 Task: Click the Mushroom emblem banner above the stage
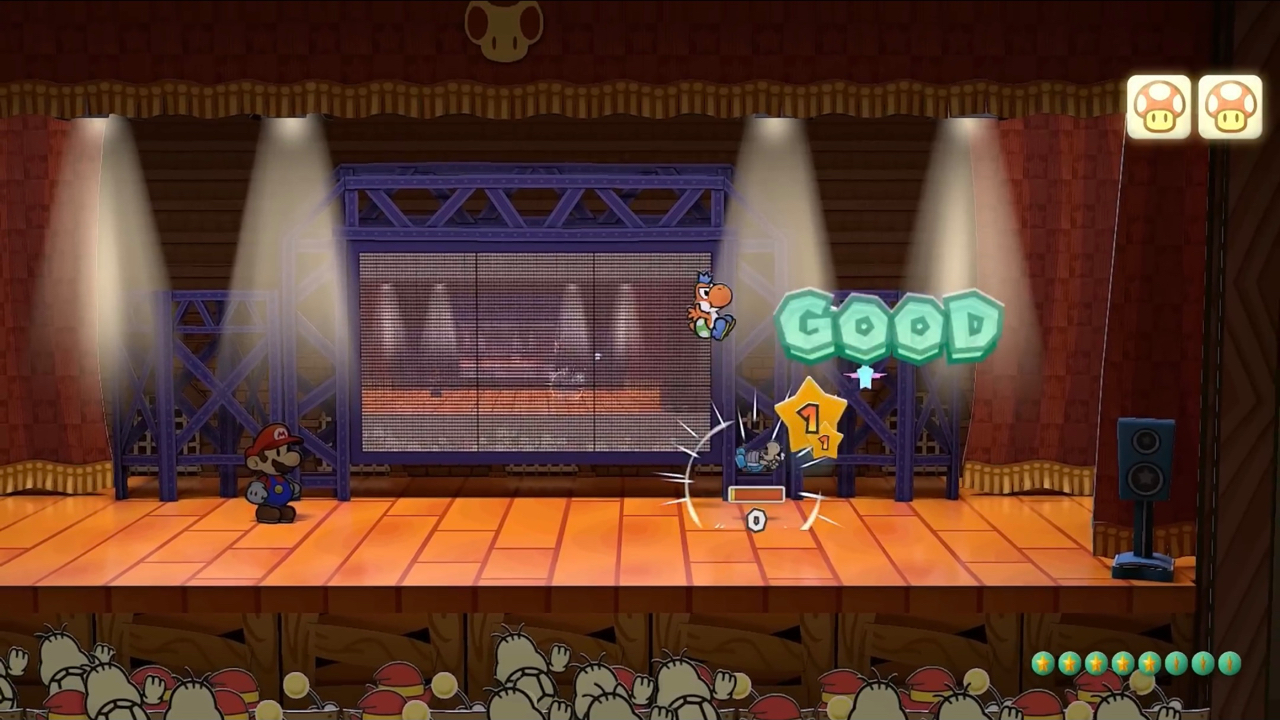click(504, 30)
